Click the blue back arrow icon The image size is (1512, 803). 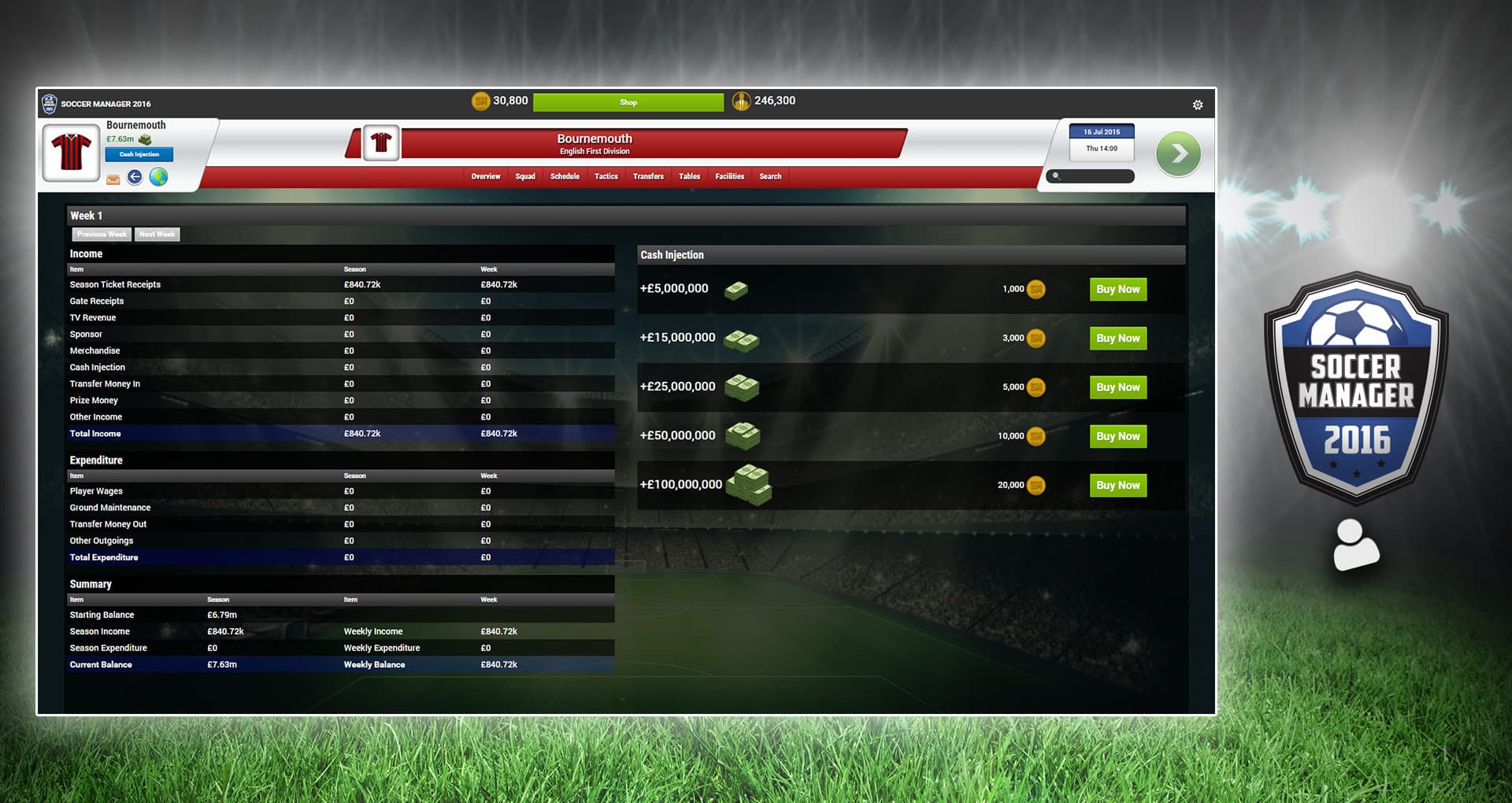[x=134, y=178]
